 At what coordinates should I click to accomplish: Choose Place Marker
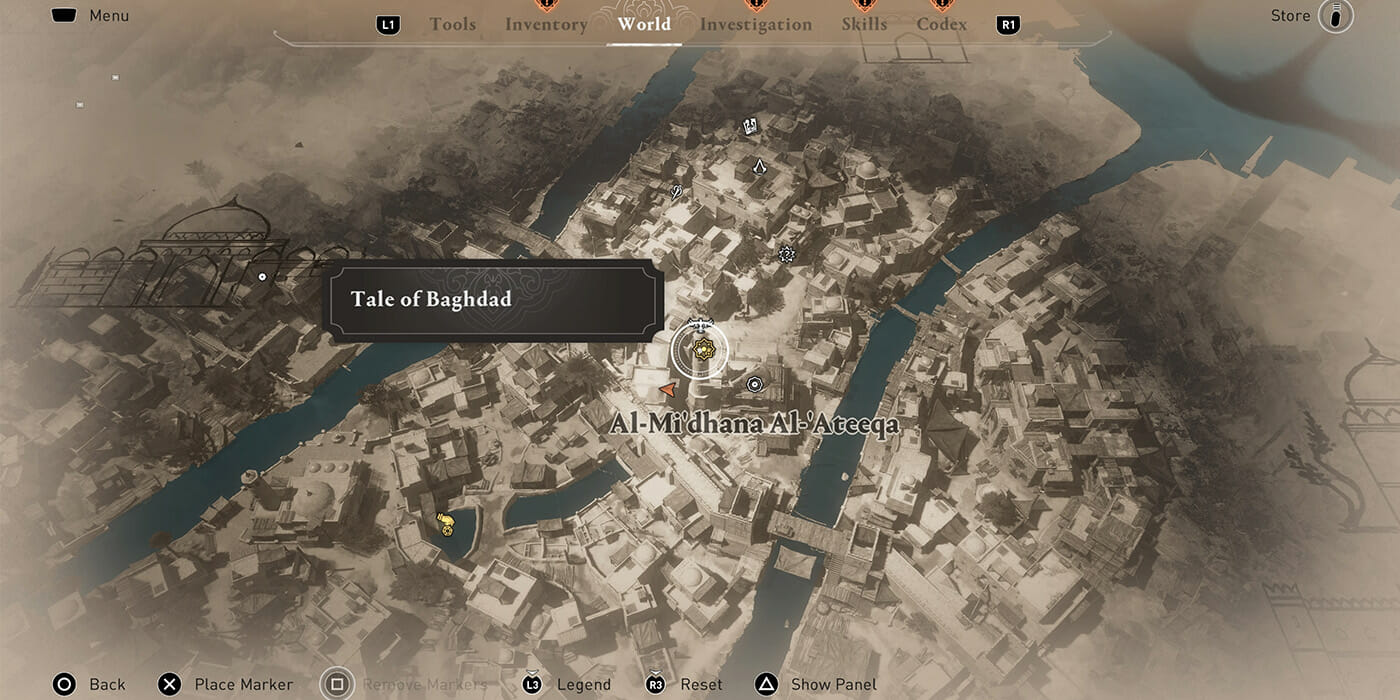point(228,685)
